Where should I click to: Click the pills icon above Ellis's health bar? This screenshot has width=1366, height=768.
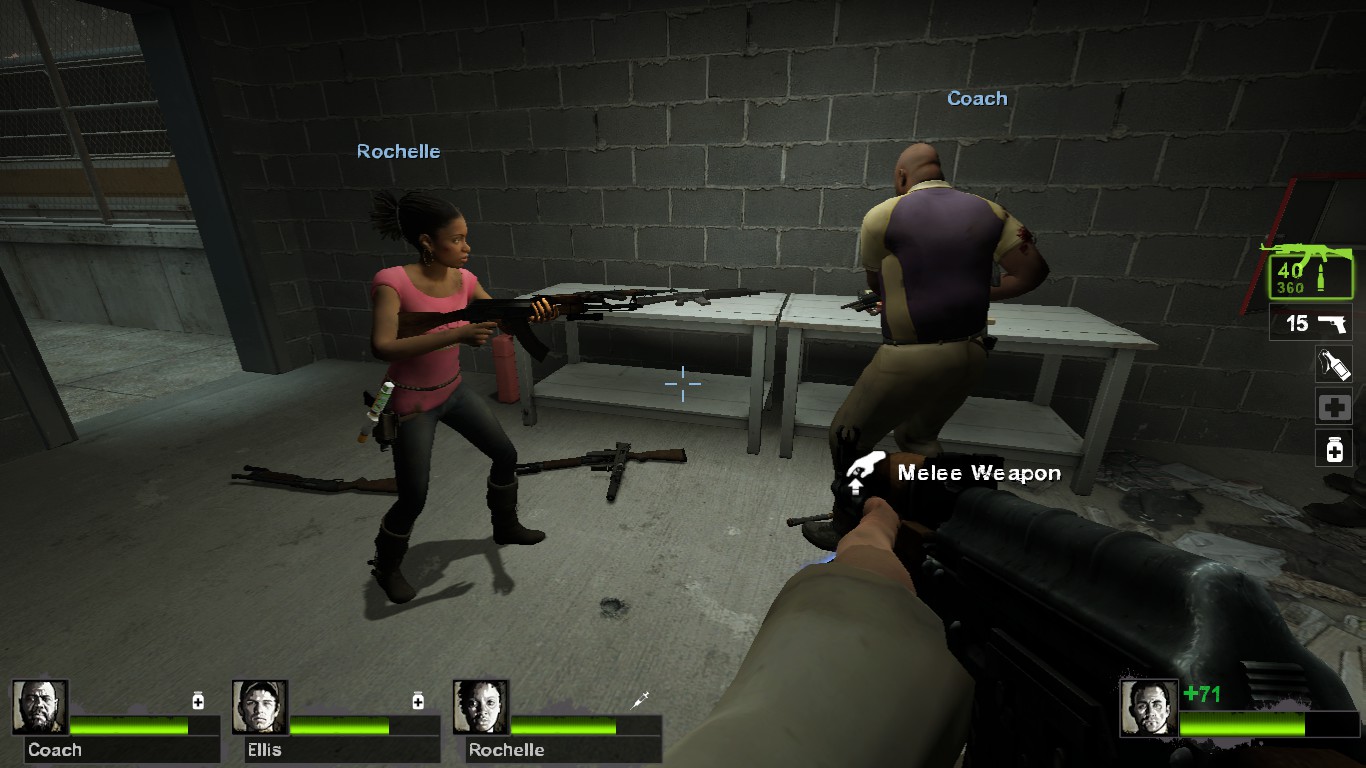coord(415,702)
